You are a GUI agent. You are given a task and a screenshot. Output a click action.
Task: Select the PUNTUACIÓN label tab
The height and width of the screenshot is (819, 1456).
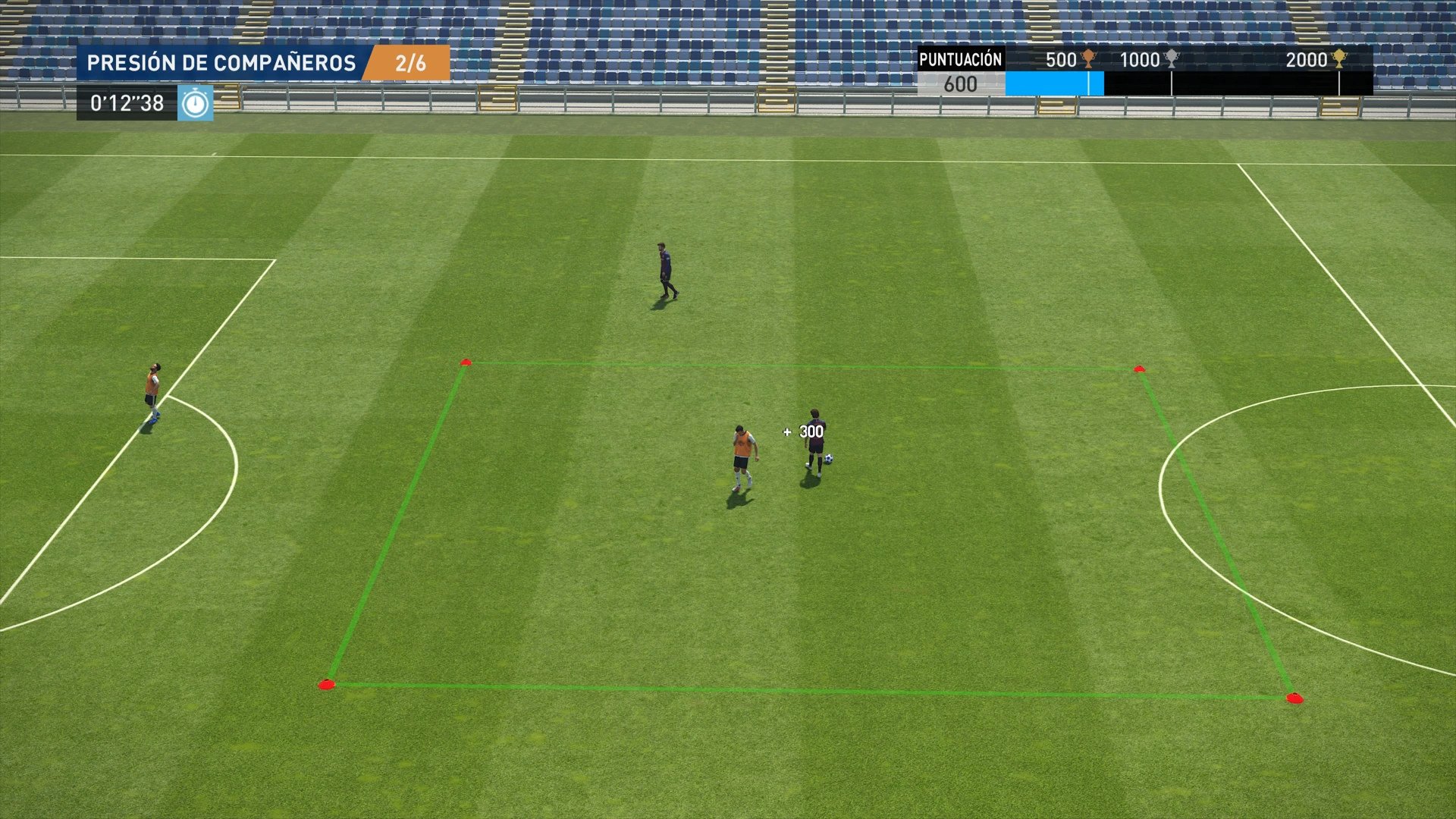[959, 59]
